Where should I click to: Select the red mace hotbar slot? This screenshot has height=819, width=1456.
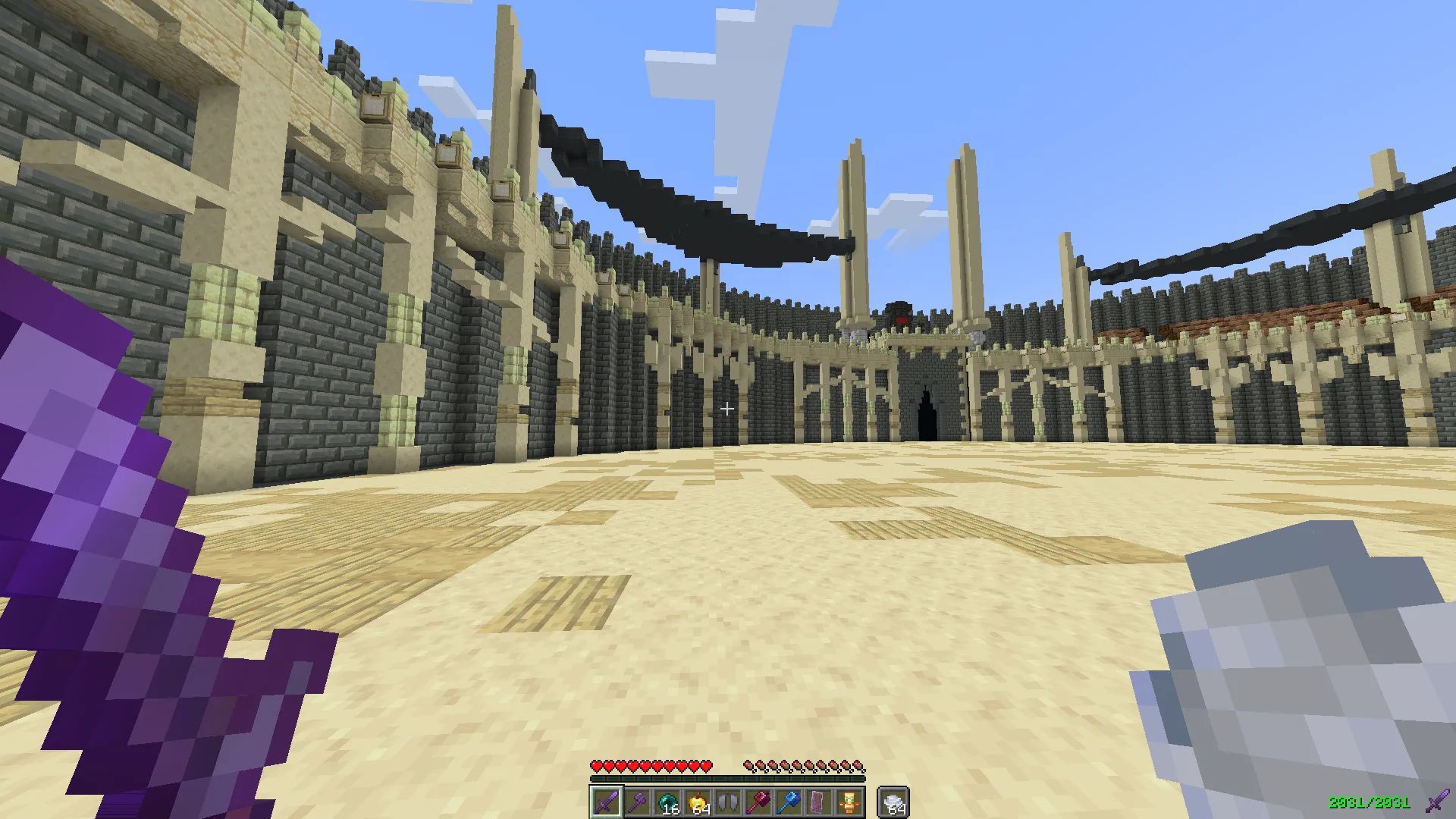click(758, 802)
